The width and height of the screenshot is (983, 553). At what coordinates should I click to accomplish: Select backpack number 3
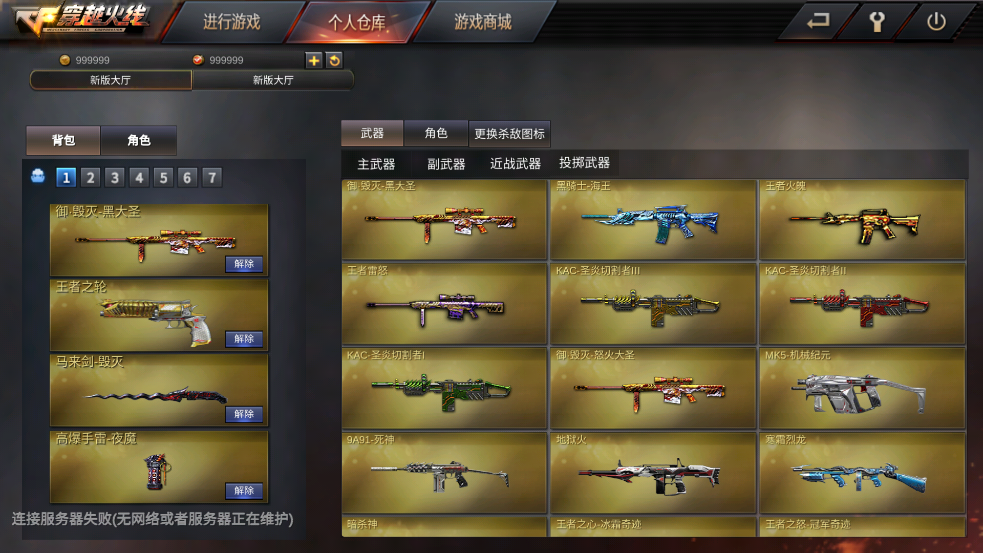point(115,178)
